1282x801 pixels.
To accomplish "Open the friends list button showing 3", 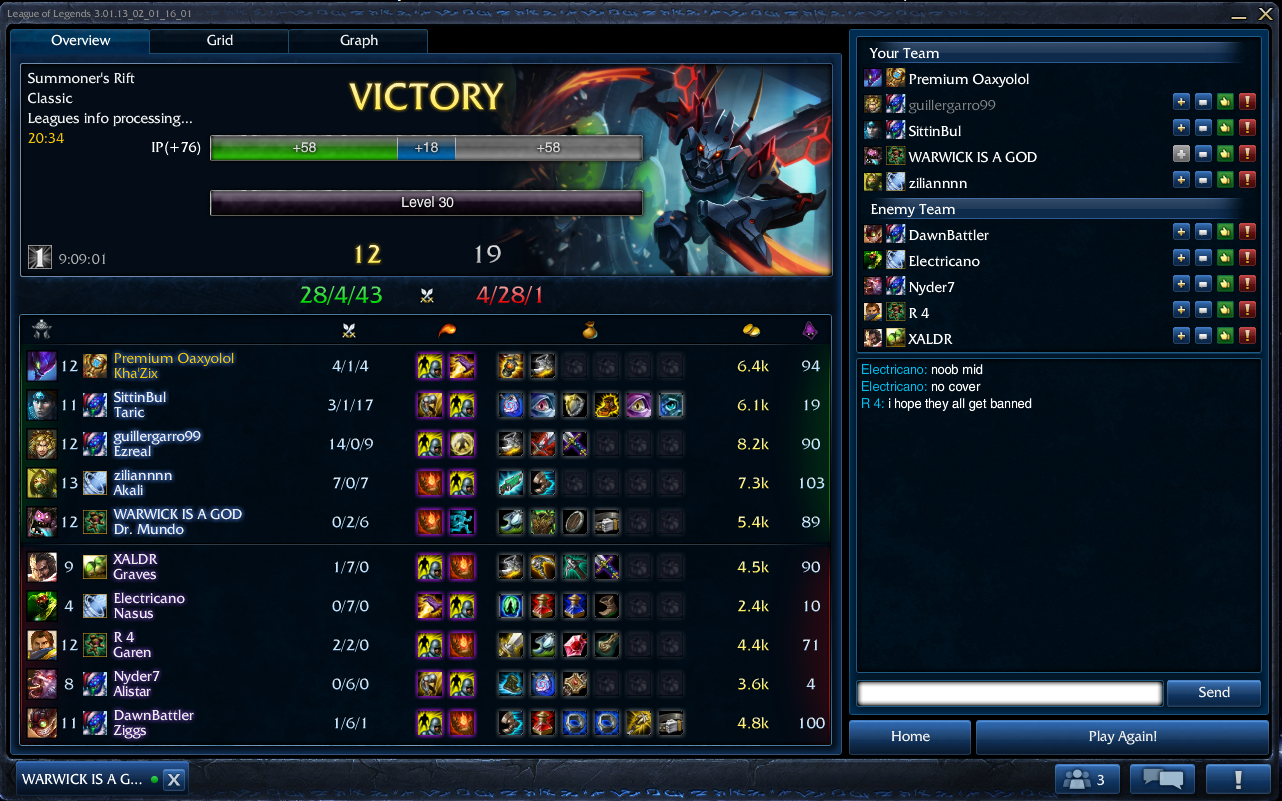I will coord(1086,780).
